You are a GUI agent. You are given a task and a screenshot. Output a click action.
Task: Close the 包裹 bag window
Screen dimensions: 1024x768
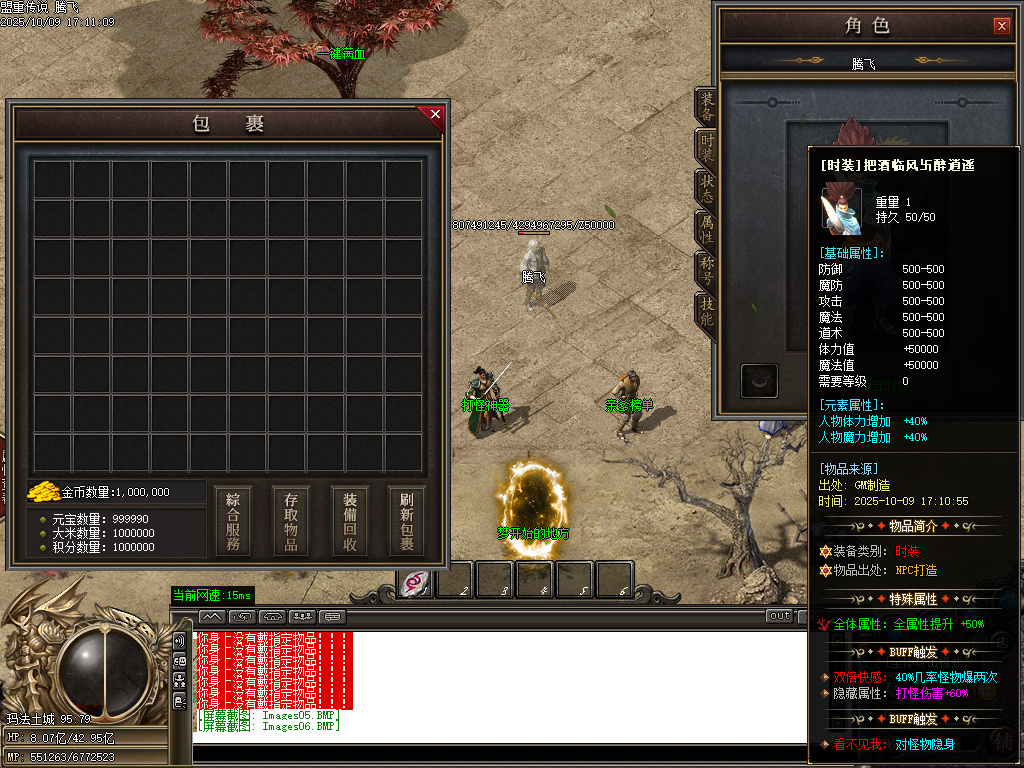tap(435, 115)
